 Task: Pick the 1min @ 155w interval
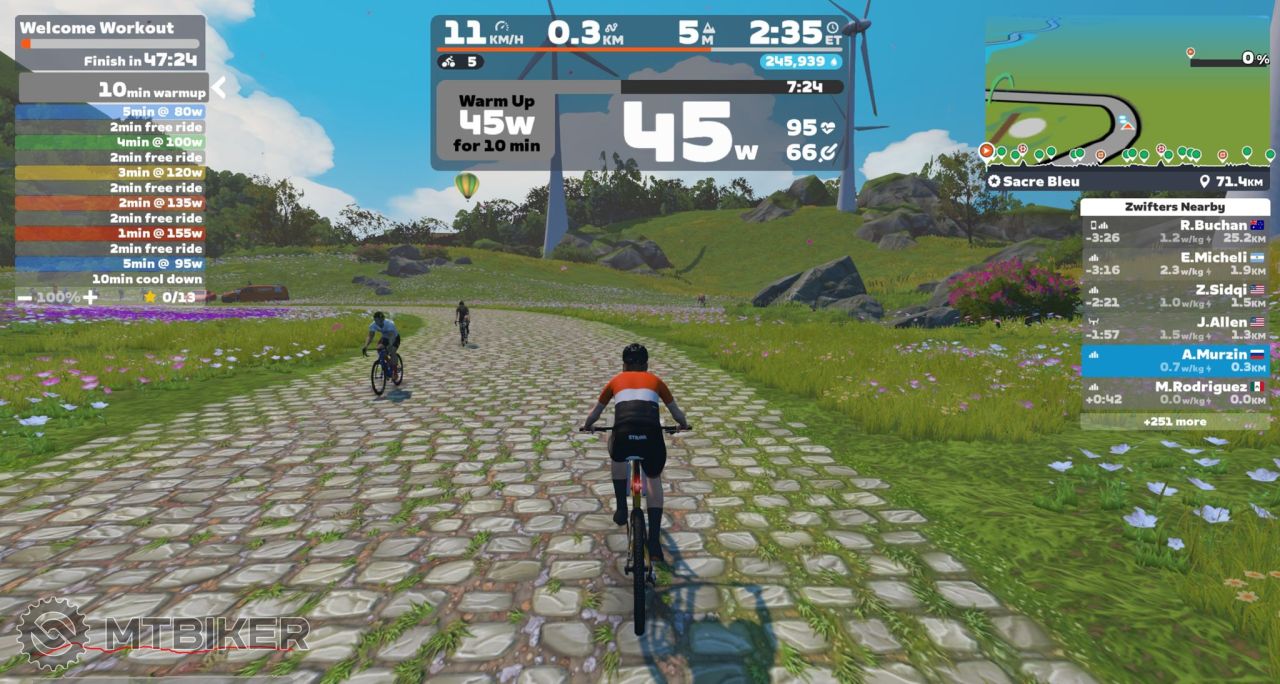point(110,233)
